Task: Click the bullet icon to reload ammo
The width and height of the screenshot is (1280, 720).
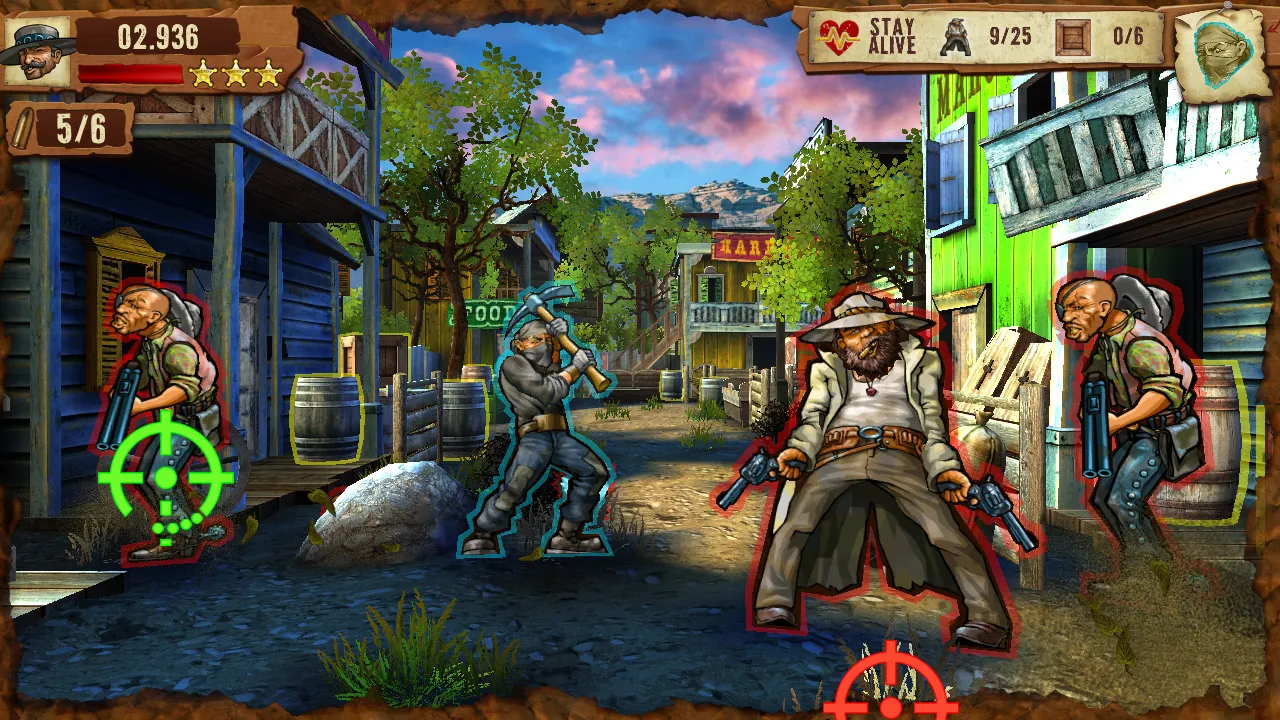Action: [25, 127]
